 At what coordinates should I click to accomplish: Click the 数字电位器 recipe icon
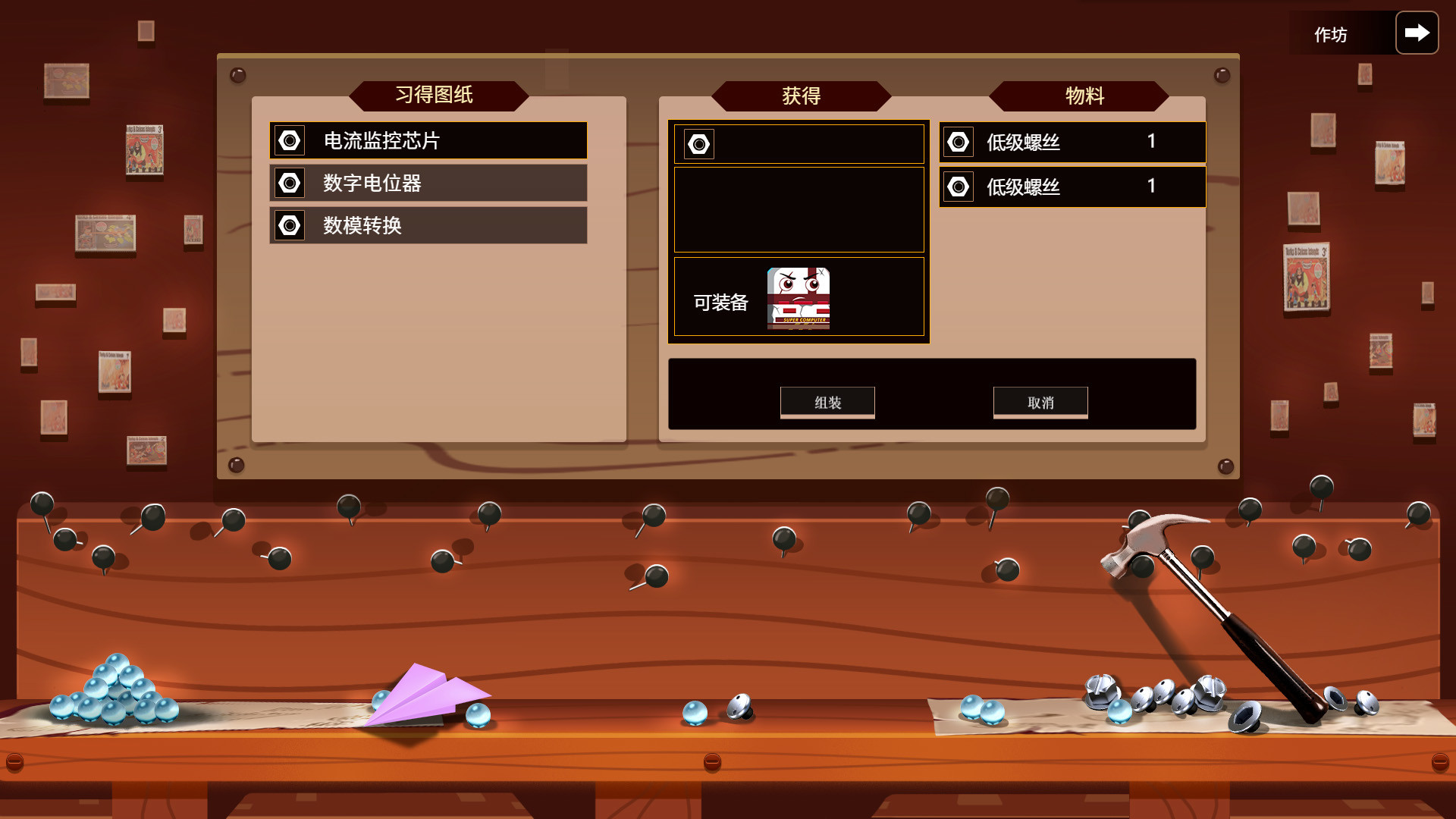point(289,183)
